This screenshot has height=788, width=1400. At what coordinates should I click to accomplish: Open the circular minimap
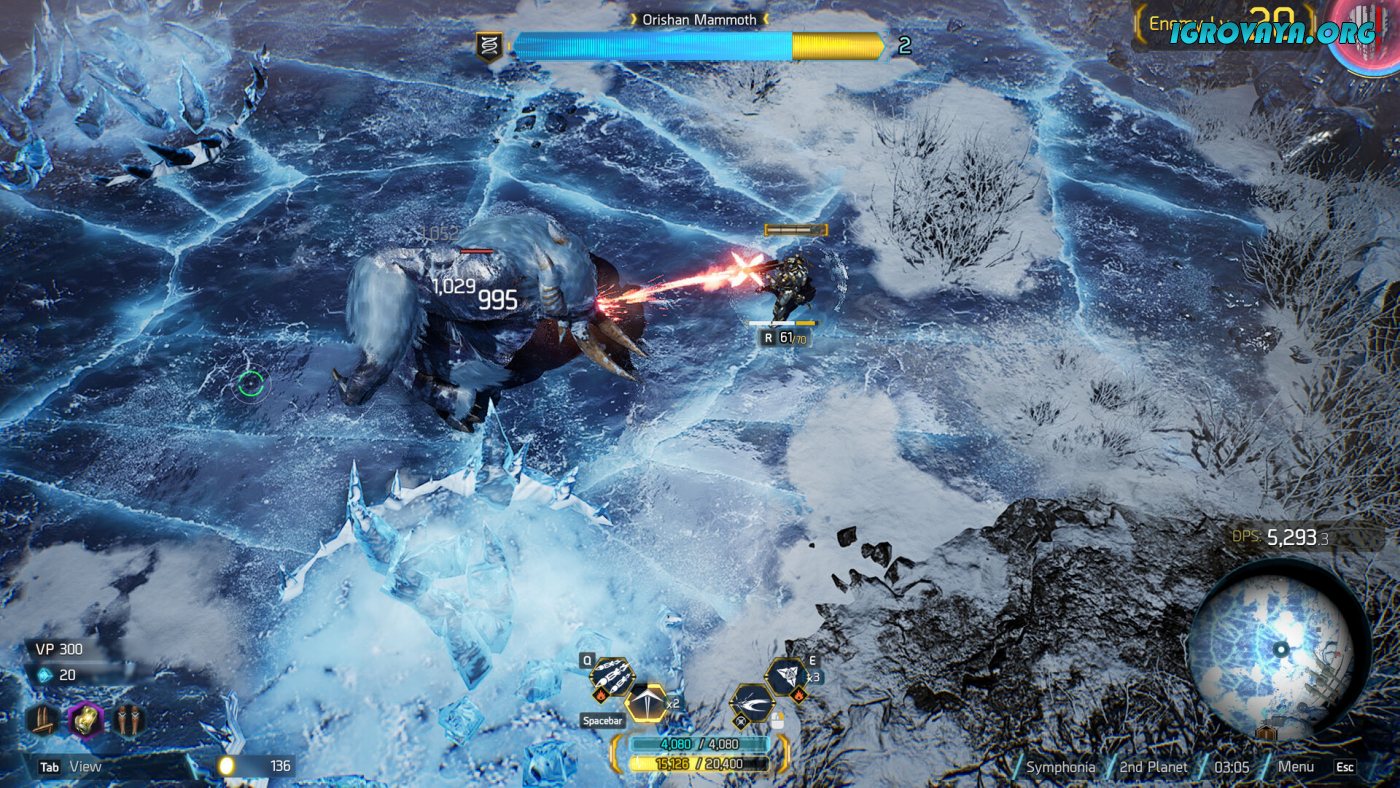(x=1279, y=649)
